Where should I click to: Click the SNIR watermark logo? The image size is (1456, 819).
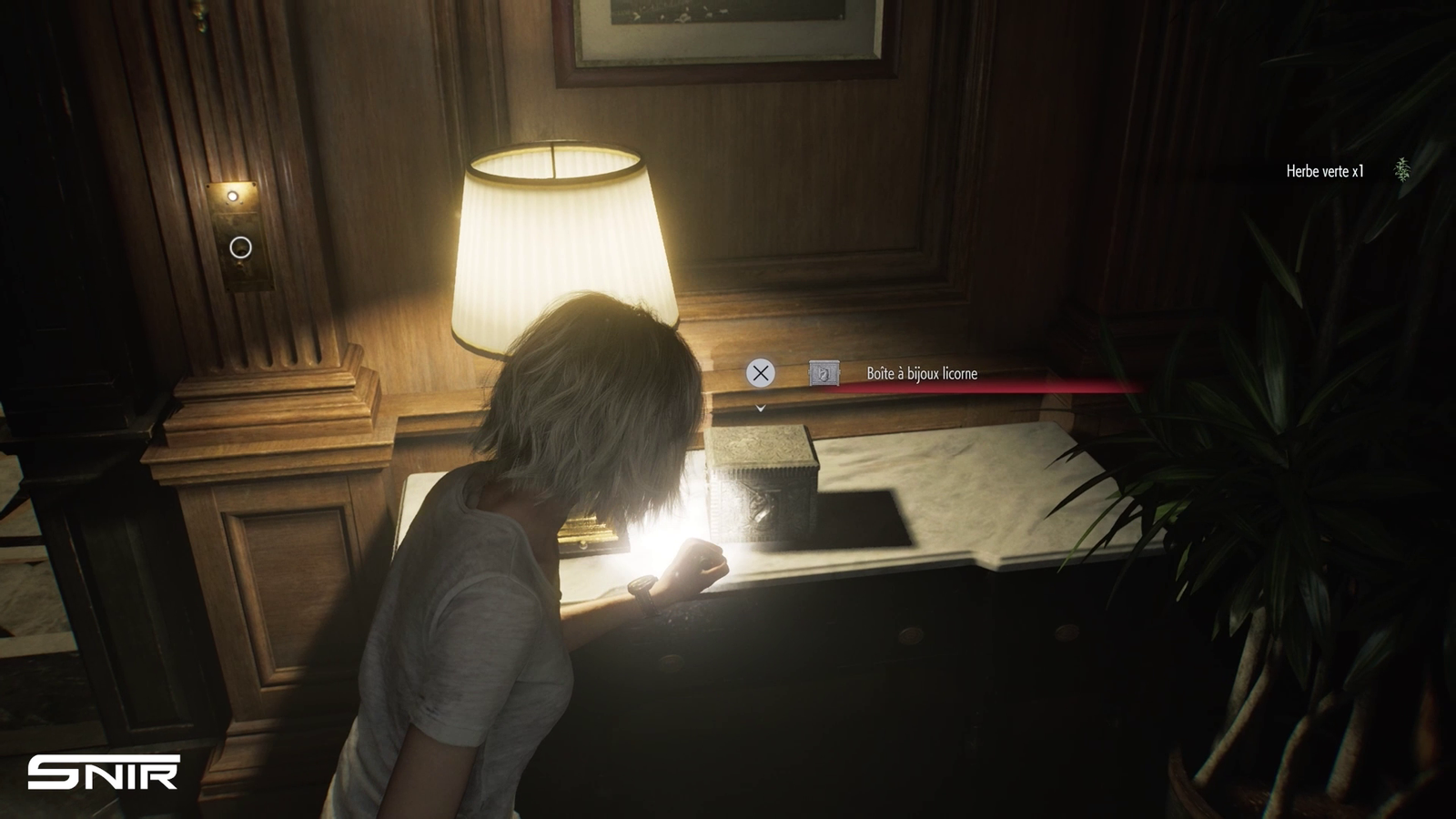click(x=103, y=773)
